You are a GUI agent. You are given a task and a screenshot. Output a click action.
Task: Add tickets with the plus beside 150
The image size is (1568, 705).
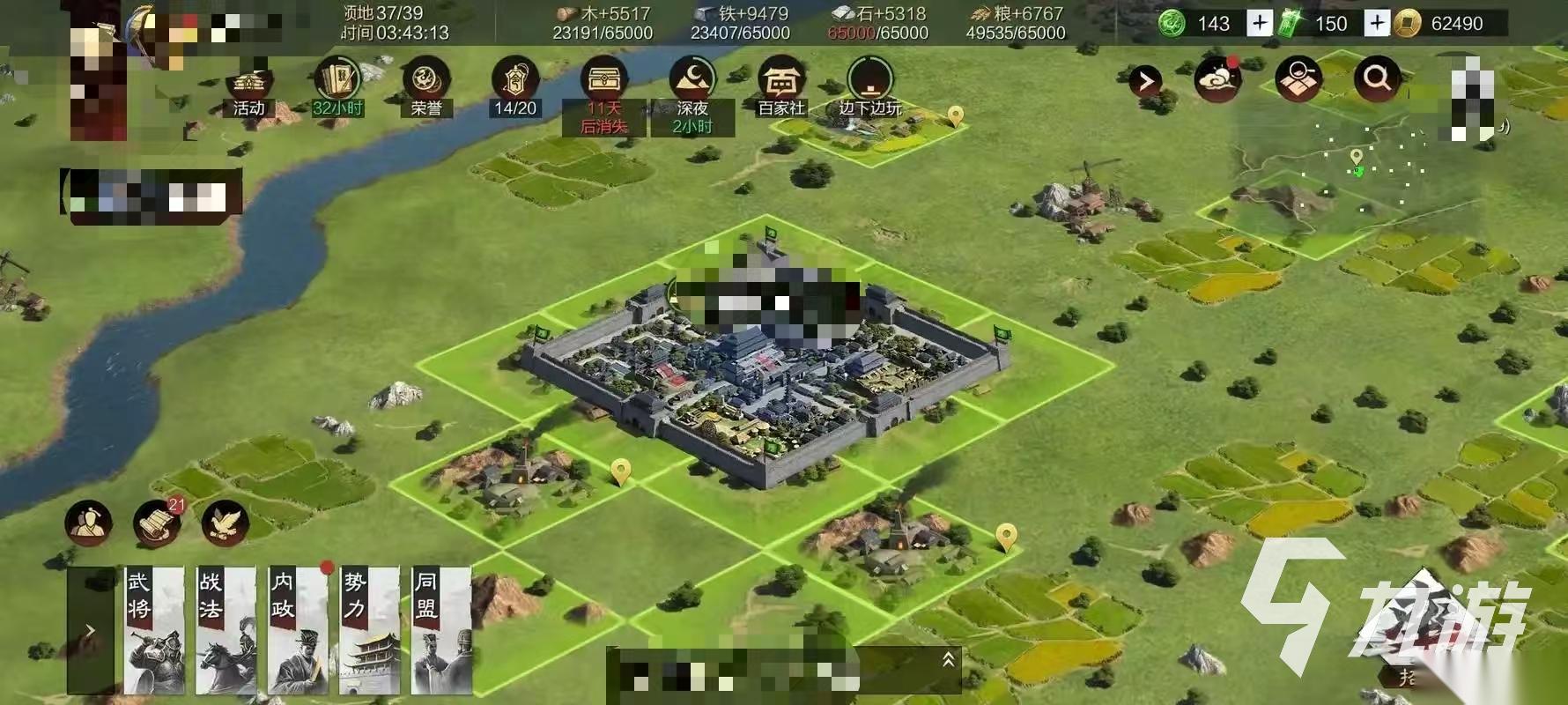click(x=1376, y=23)
